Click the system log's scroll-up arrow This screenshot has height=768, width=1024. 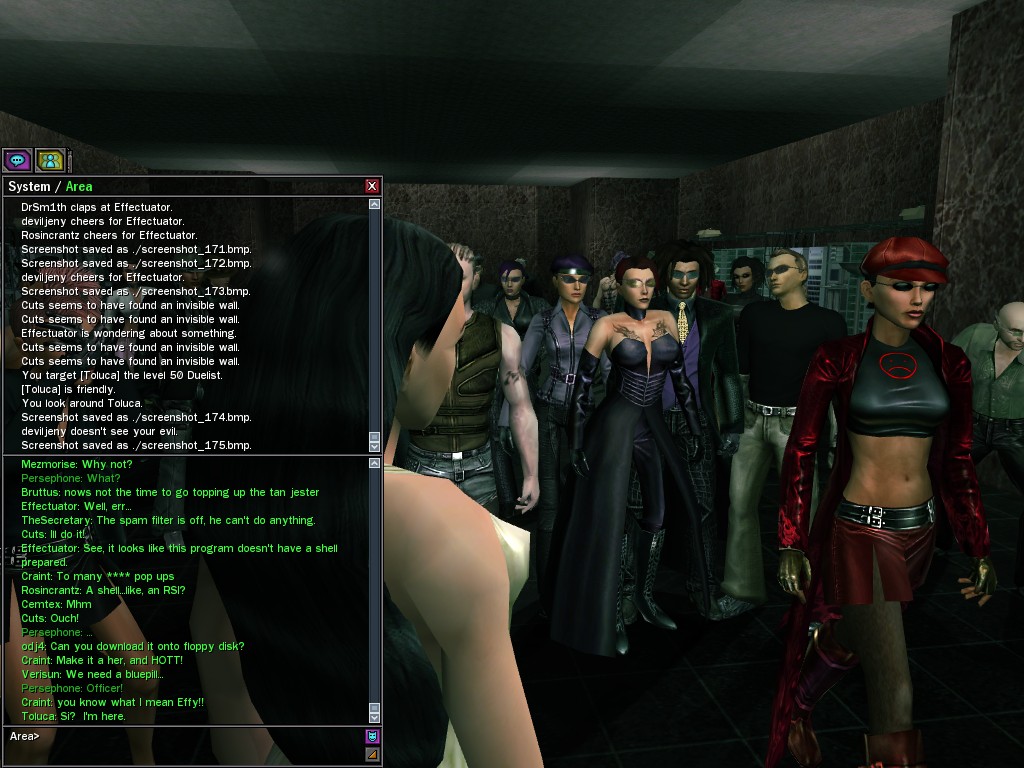point(375,204)
